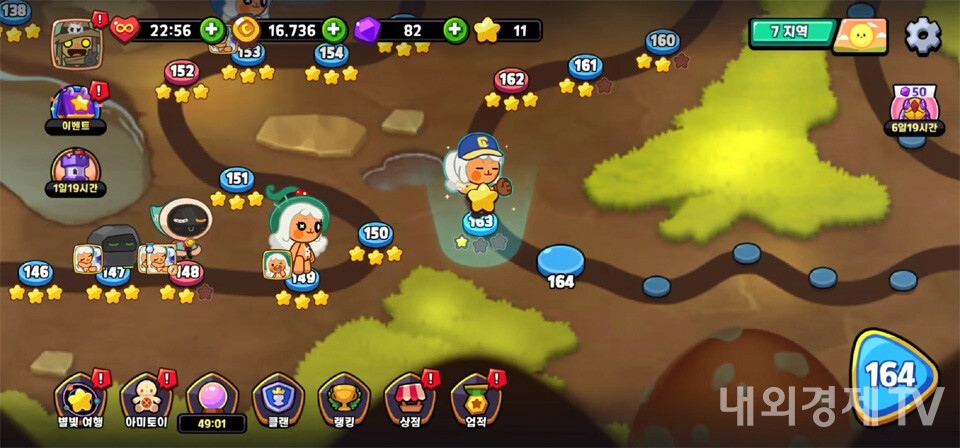Open the 상점 shop

tap(409, 400)
